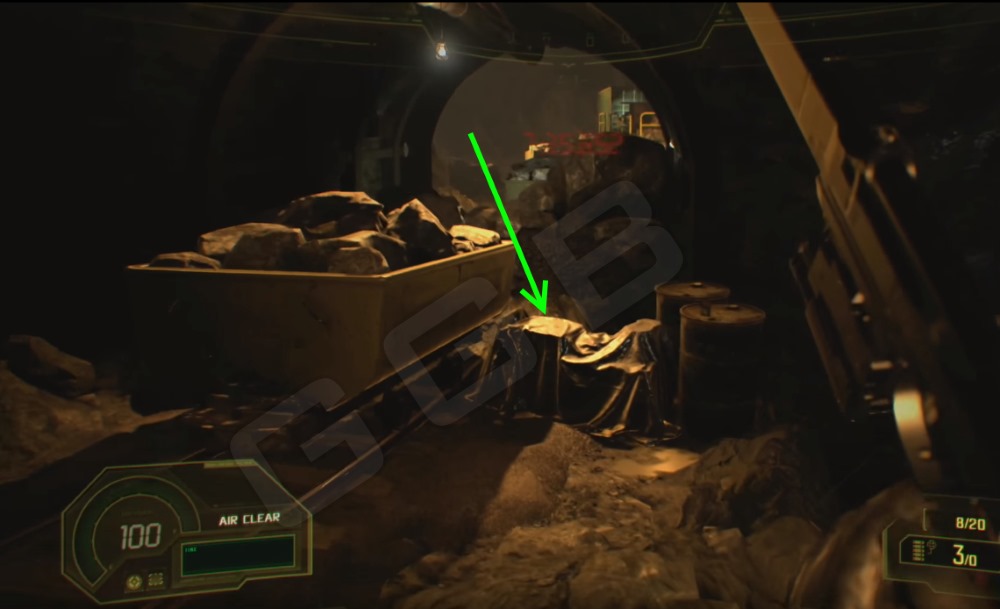Click the circular crosshair icon under health gauge

pos(133,579)
